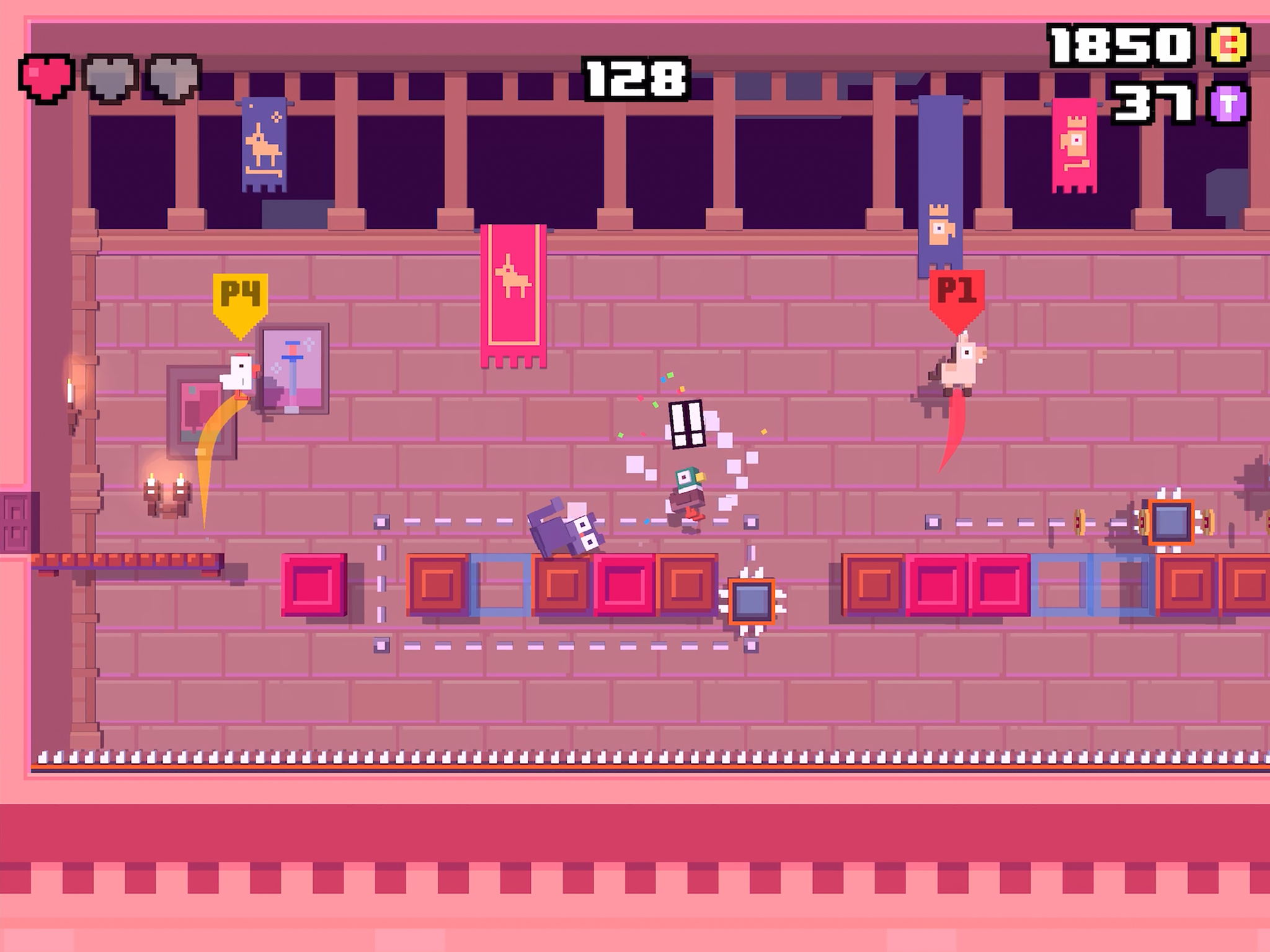Tap the purple token icon next to 37
Image resolution: width=1270 pixels, height=952 pixels.
[x=1231, y=103]
